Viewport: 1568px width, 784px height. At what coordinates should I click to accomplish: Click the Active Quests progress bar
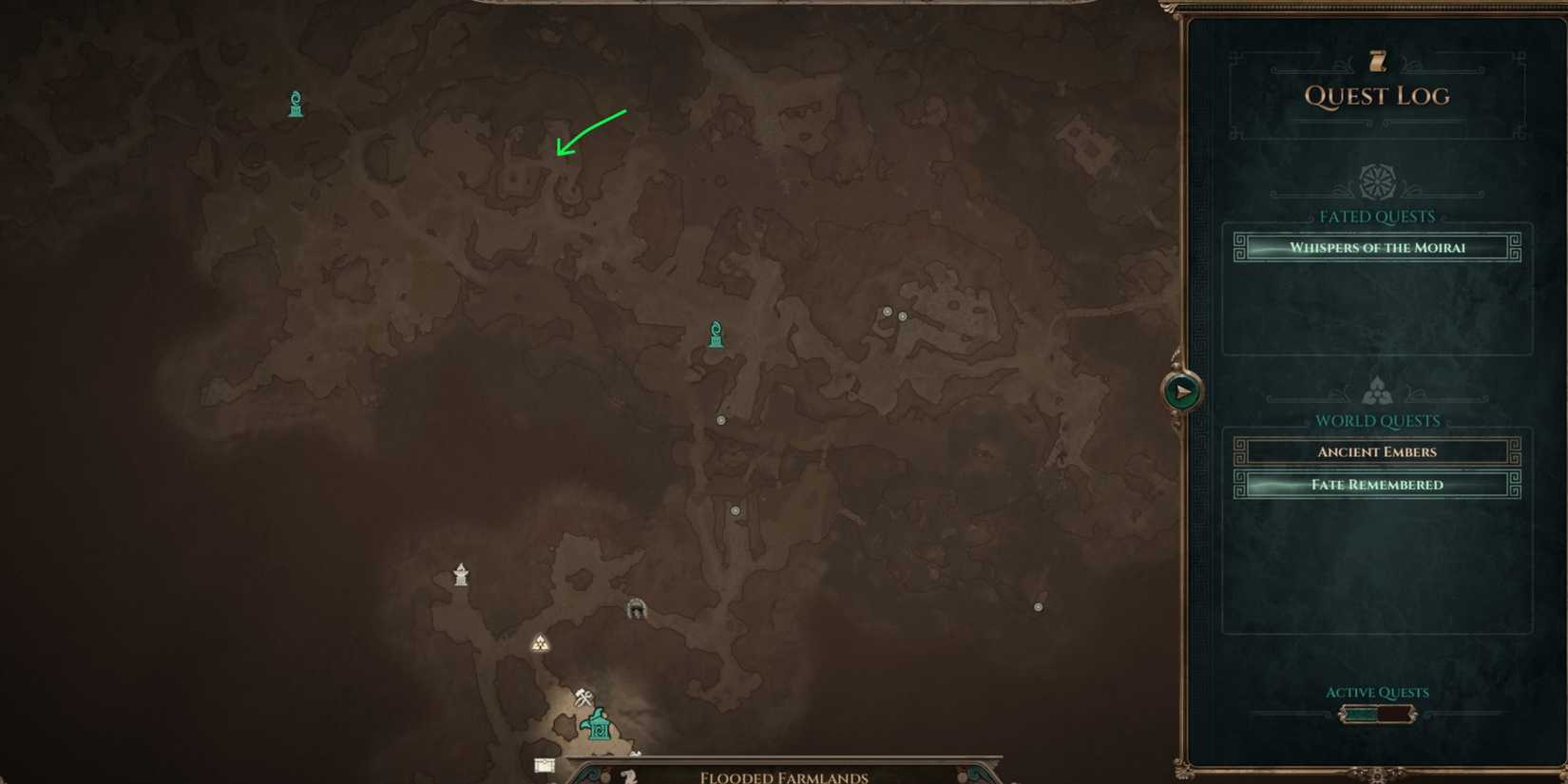[1376, 714]
